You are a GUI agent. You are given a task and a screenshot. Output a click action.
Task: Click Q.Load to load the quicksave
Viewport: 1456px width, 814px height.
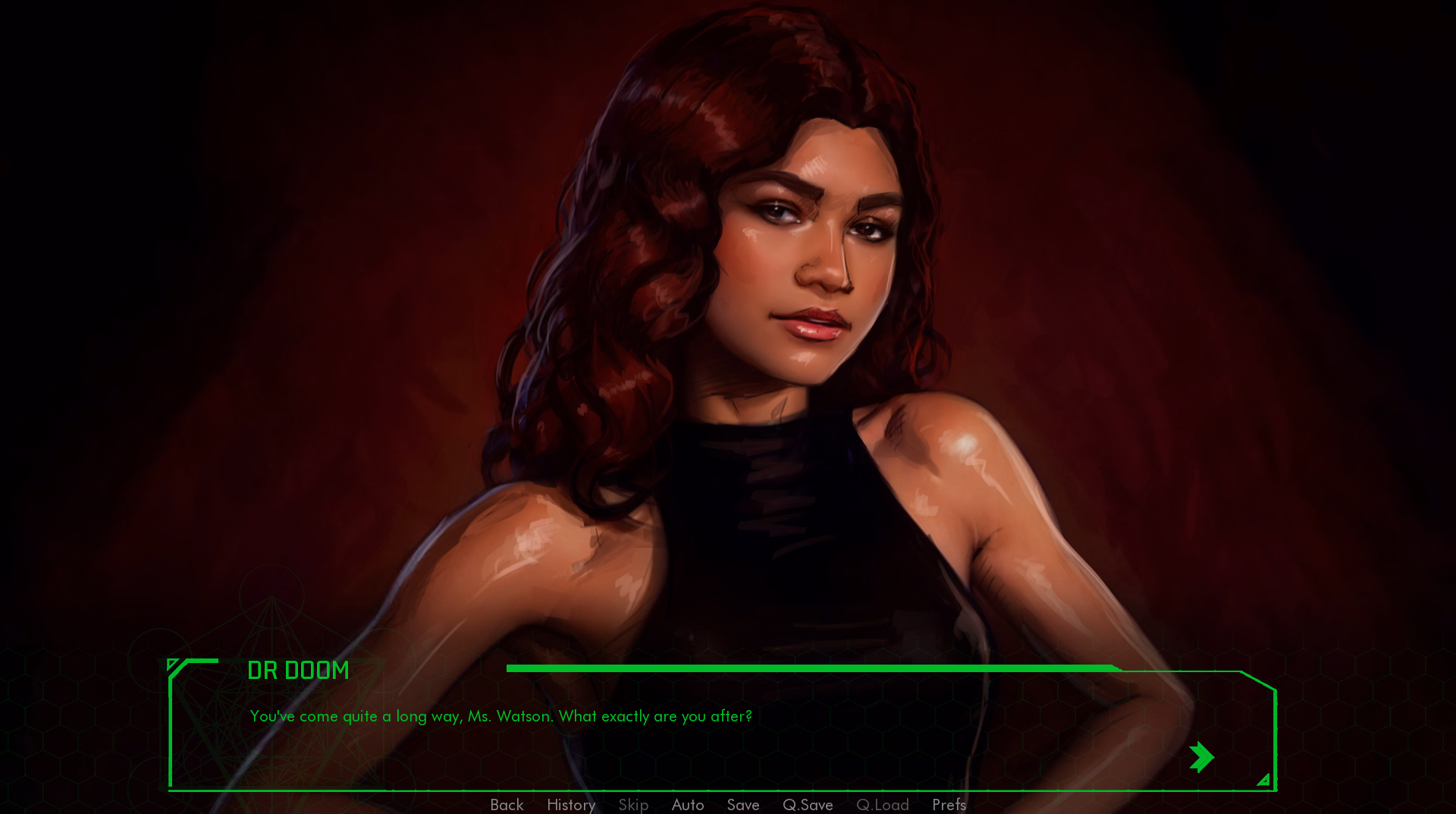pos(882,806)
